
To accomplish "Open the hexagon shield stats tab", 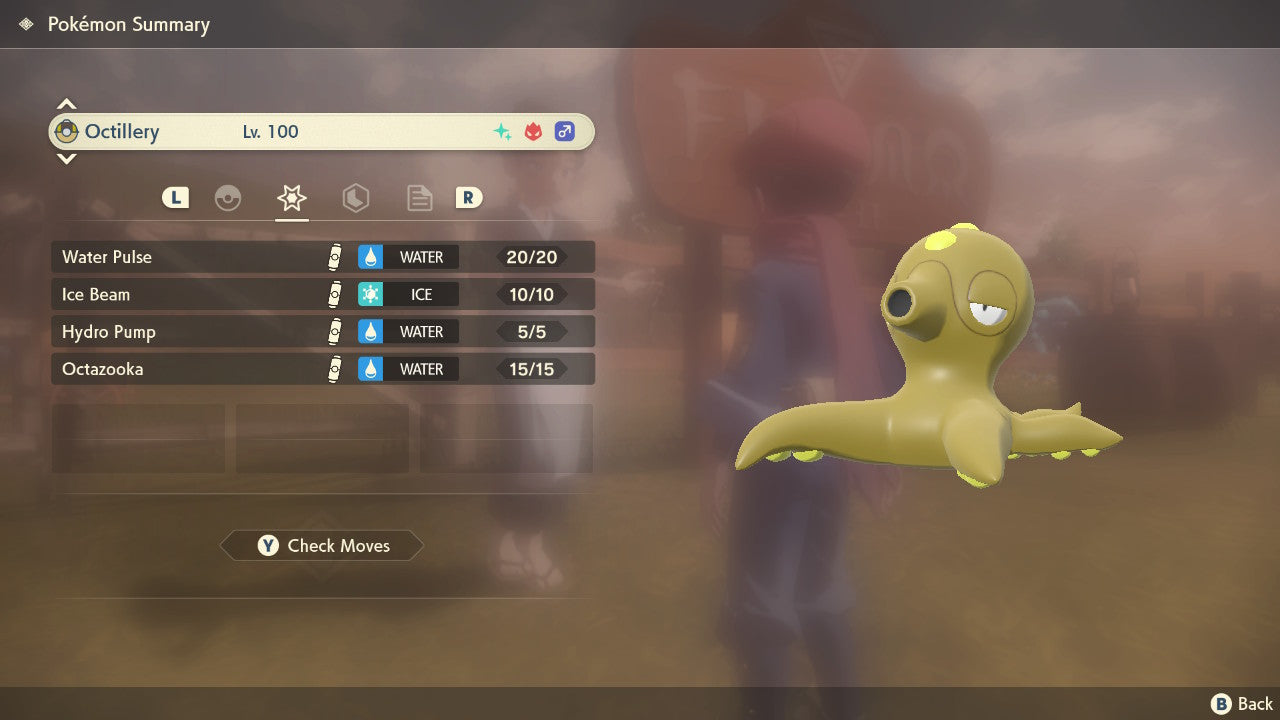I will point(355,198).
